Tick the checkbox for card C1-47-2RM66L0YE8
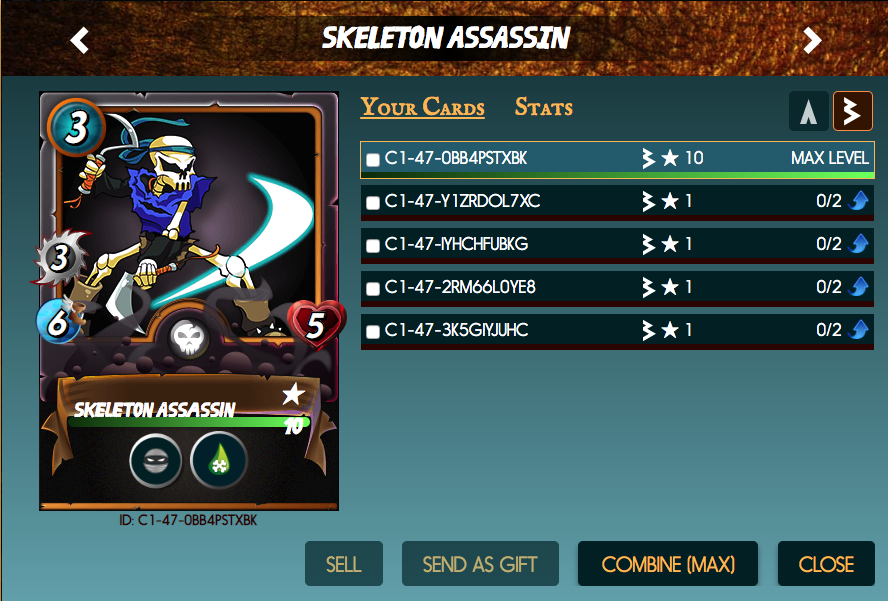 373,288
